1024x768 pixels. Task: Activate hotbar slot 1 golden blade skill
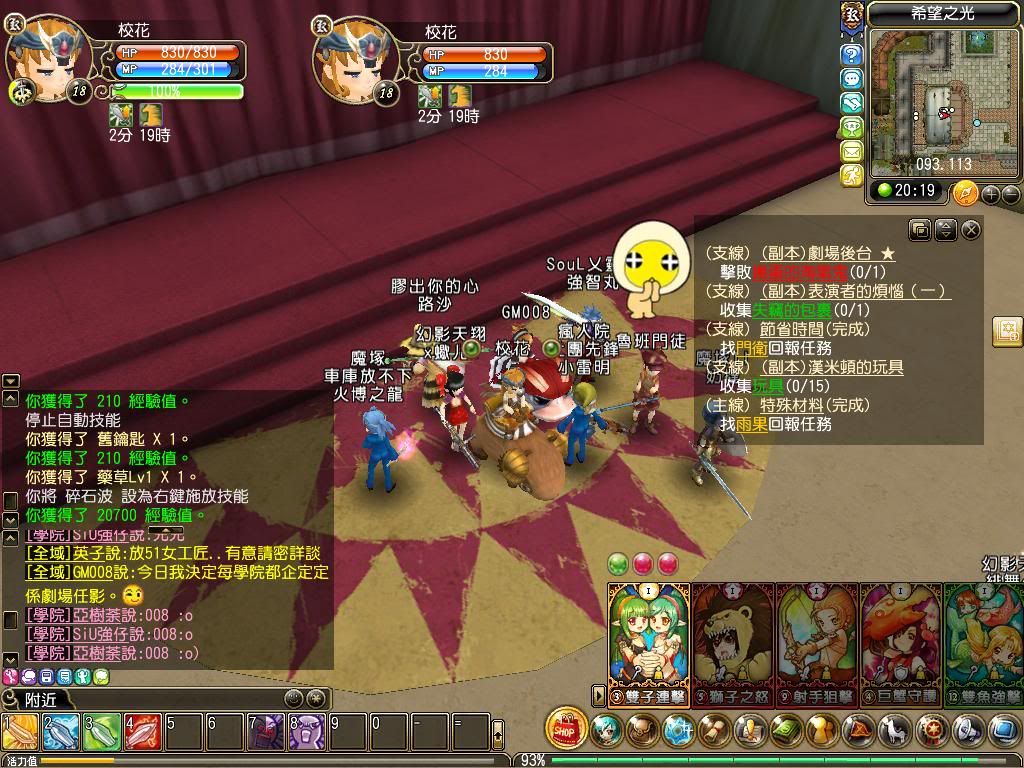pos(20,732)
